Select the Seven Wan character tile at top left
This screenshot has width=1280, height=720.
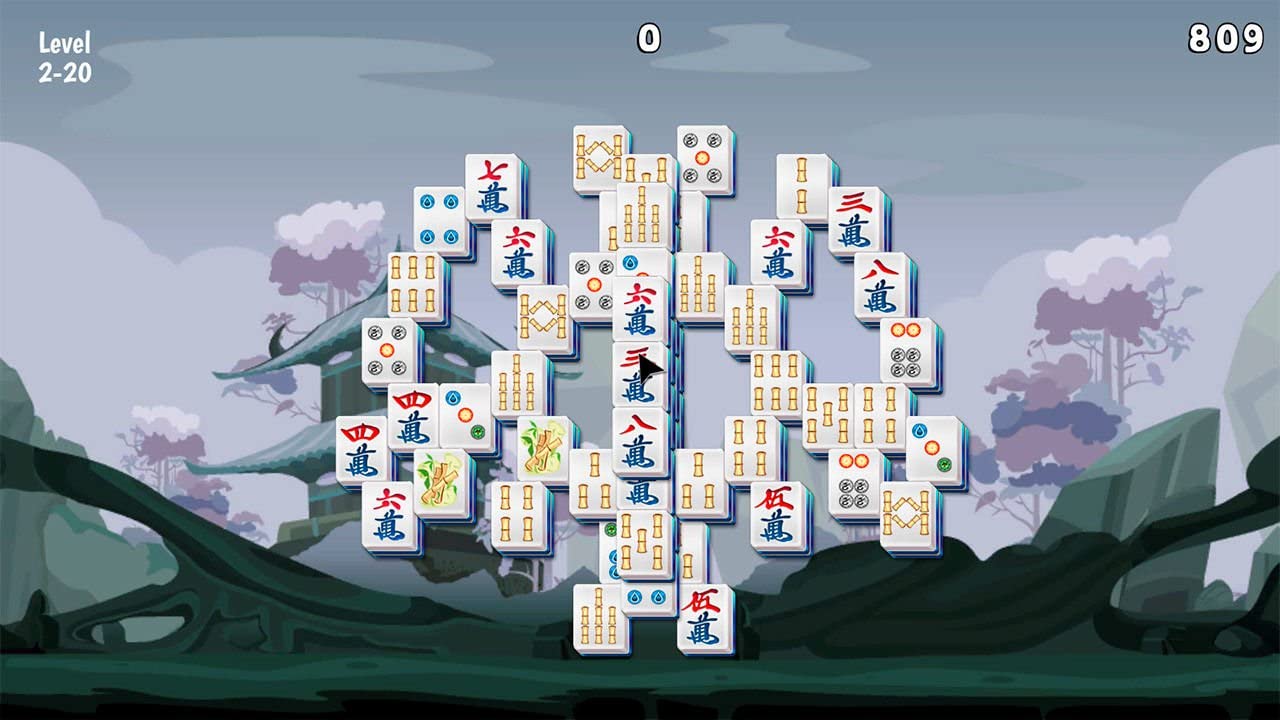pos(492,183)
